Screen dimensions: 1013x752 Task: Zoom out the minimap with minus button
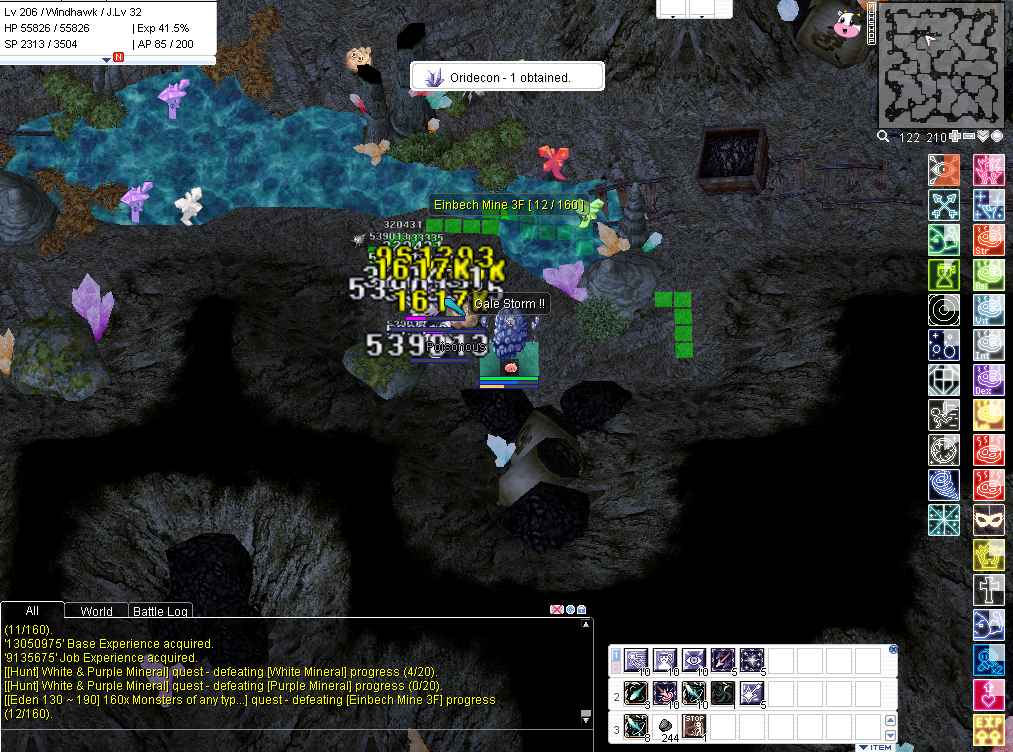(x=969, y=137)
